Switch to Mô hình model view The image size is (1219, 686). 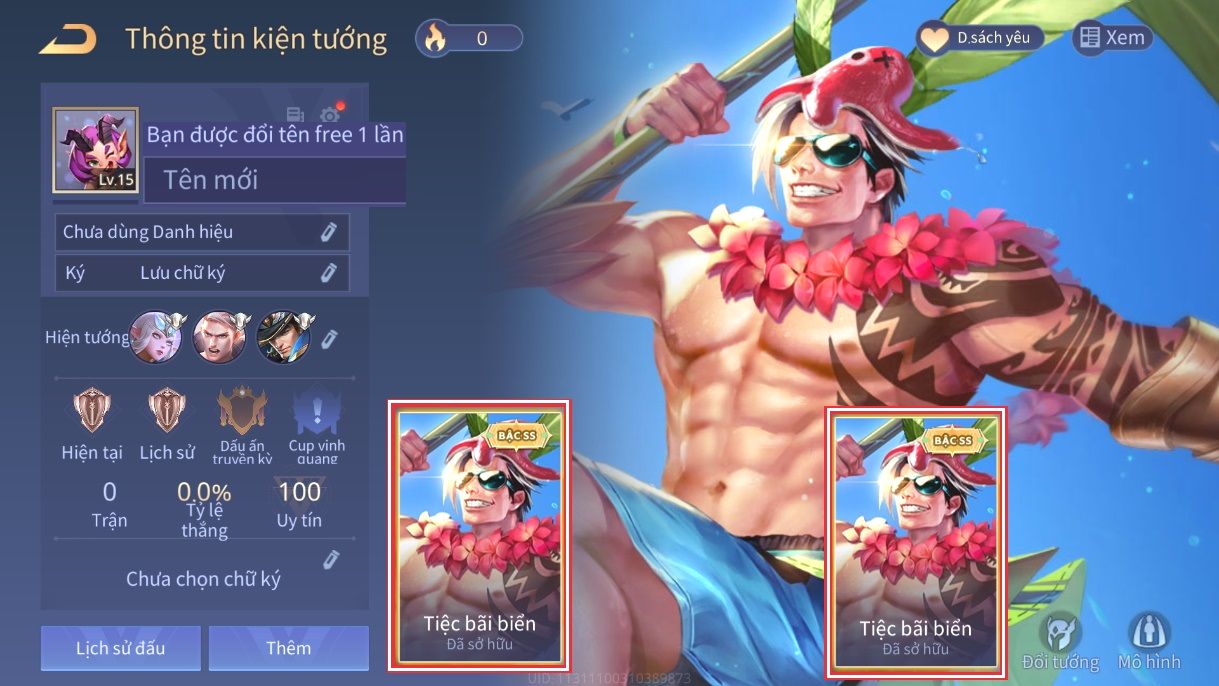point(1149,641)
